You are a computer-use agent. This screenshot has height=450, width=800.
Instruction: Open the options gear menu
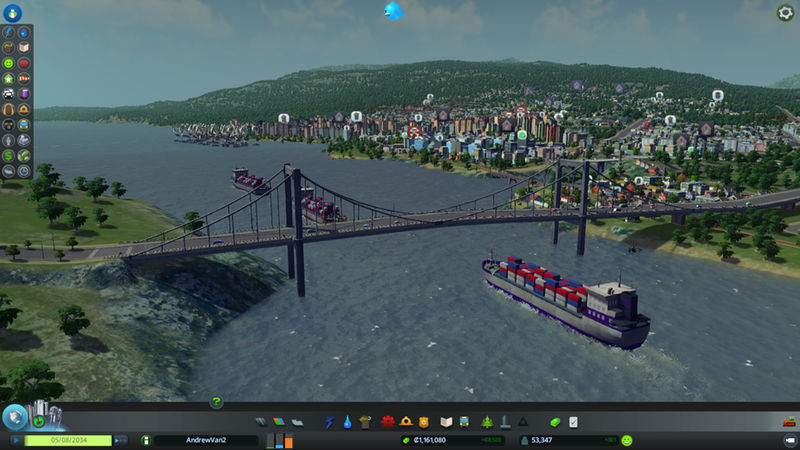[x=786, y=13]
